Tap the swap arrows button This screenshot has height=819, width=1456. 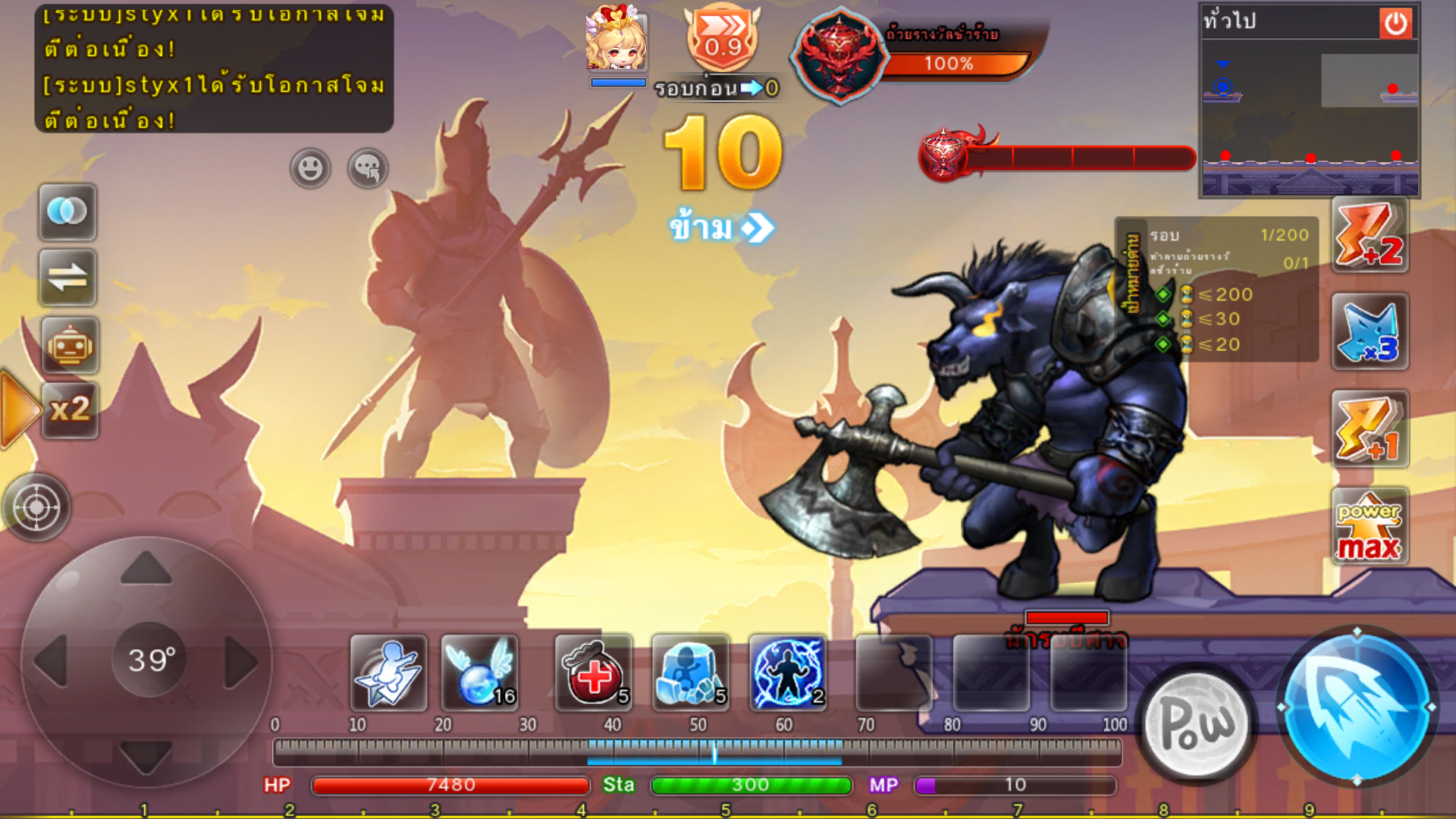tap(68, 278)
